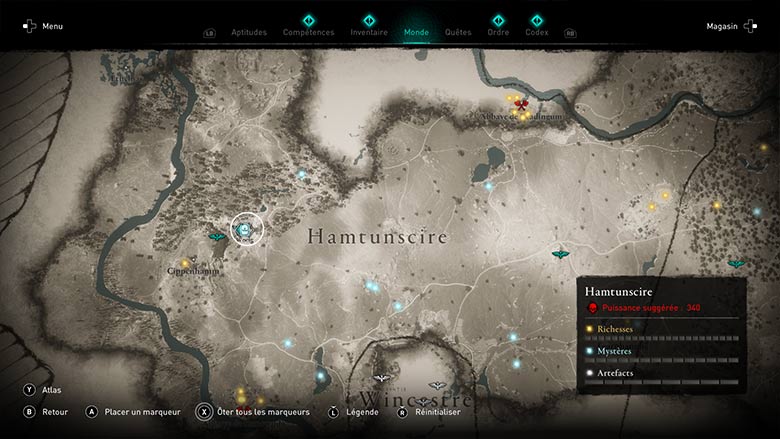This screenshot has height=439, width=780.
Task: Select the circled marker near Cippenhamm
Action: 247,229
